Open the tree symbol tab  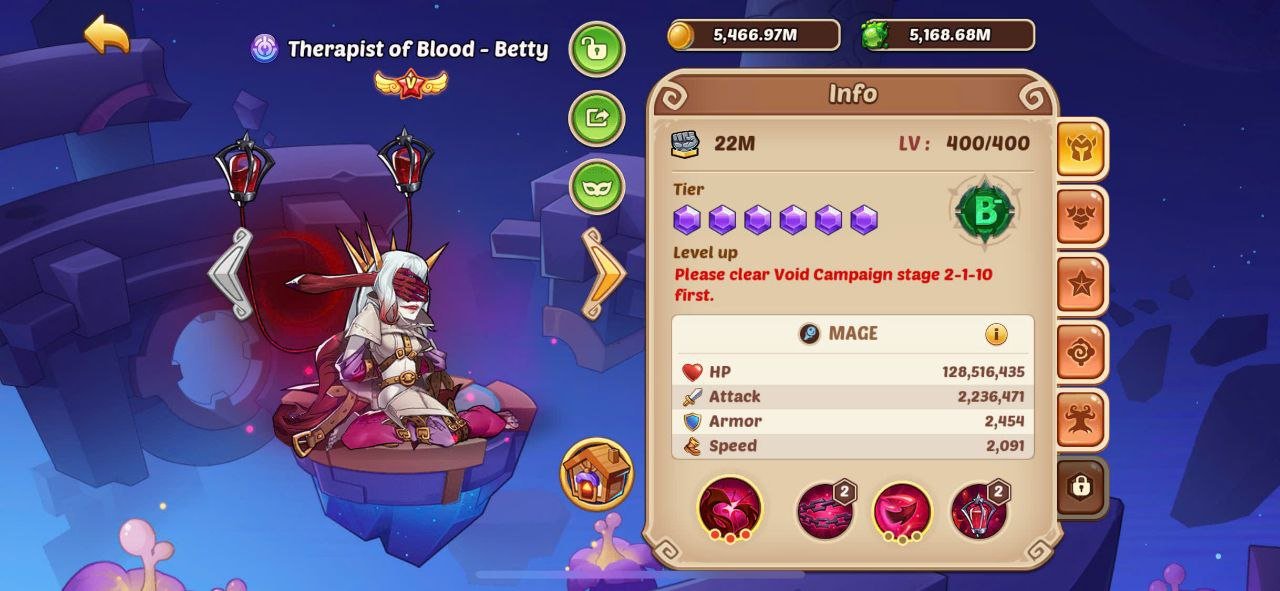1081,419
